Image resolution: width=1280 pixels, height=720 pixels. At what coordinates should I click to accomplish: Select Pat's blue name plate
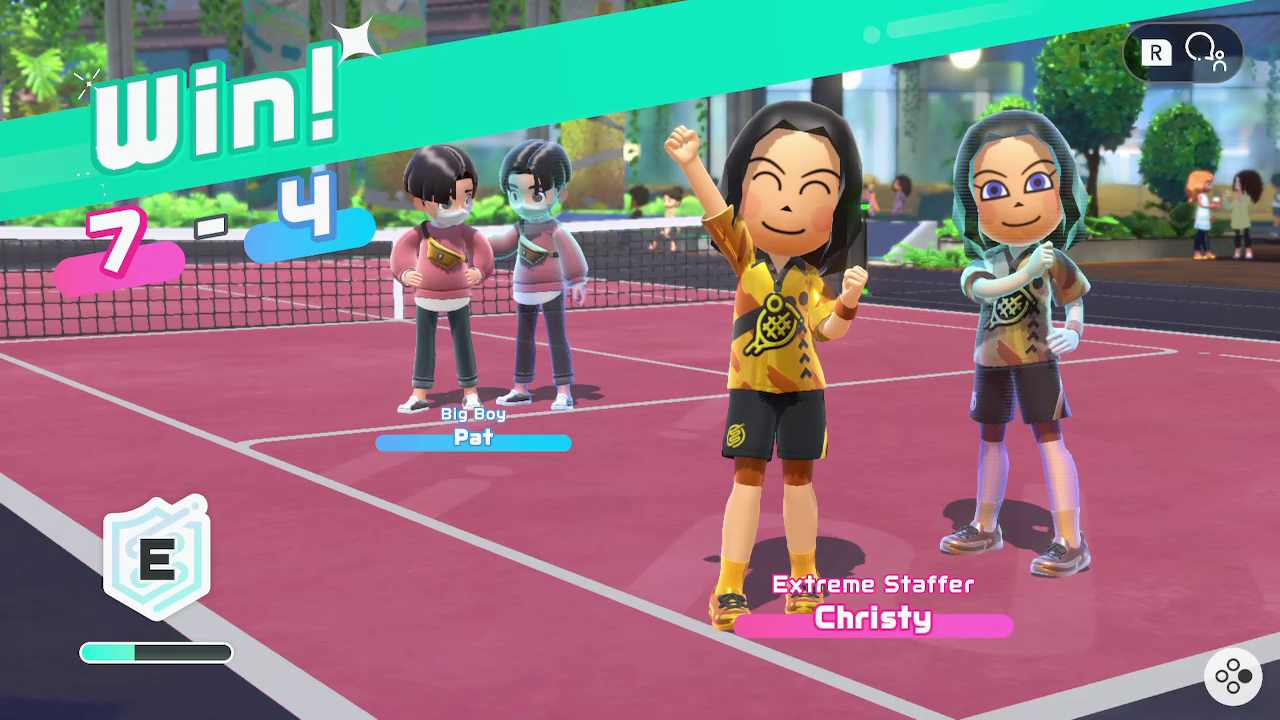[x=474, y=441]
